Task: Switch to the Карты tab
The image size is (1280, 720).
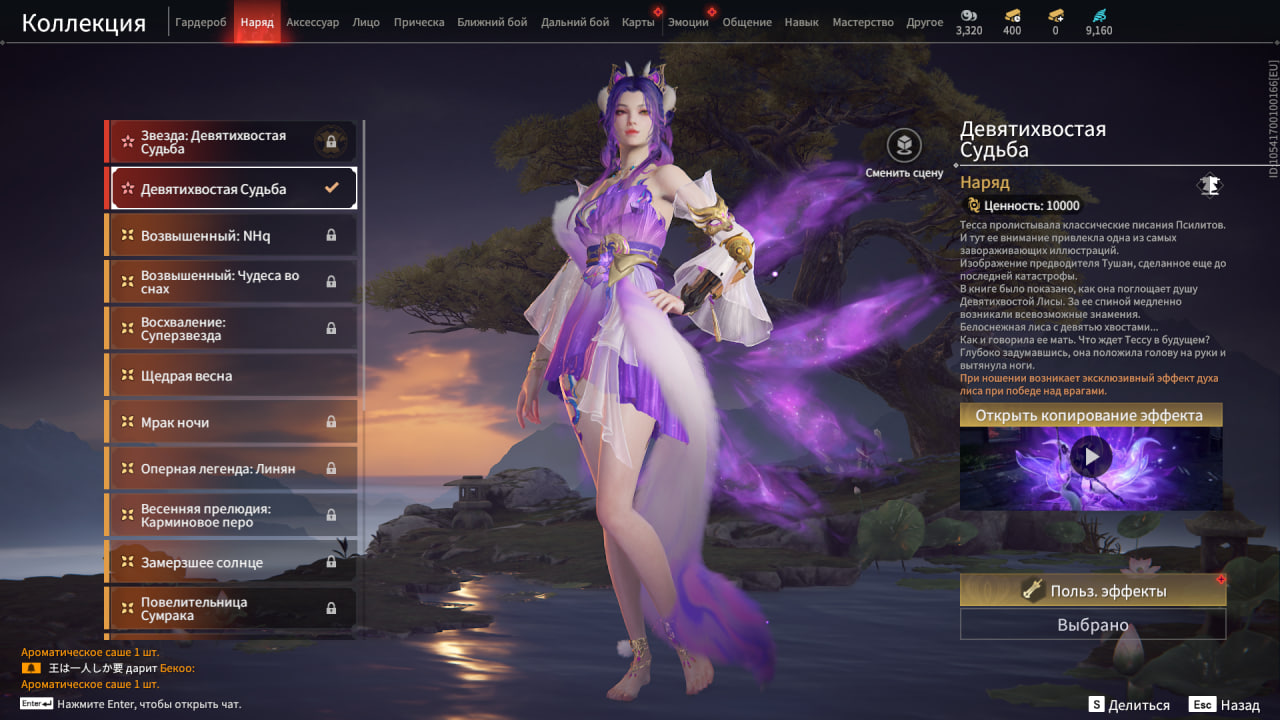Action: coord(638,22)
